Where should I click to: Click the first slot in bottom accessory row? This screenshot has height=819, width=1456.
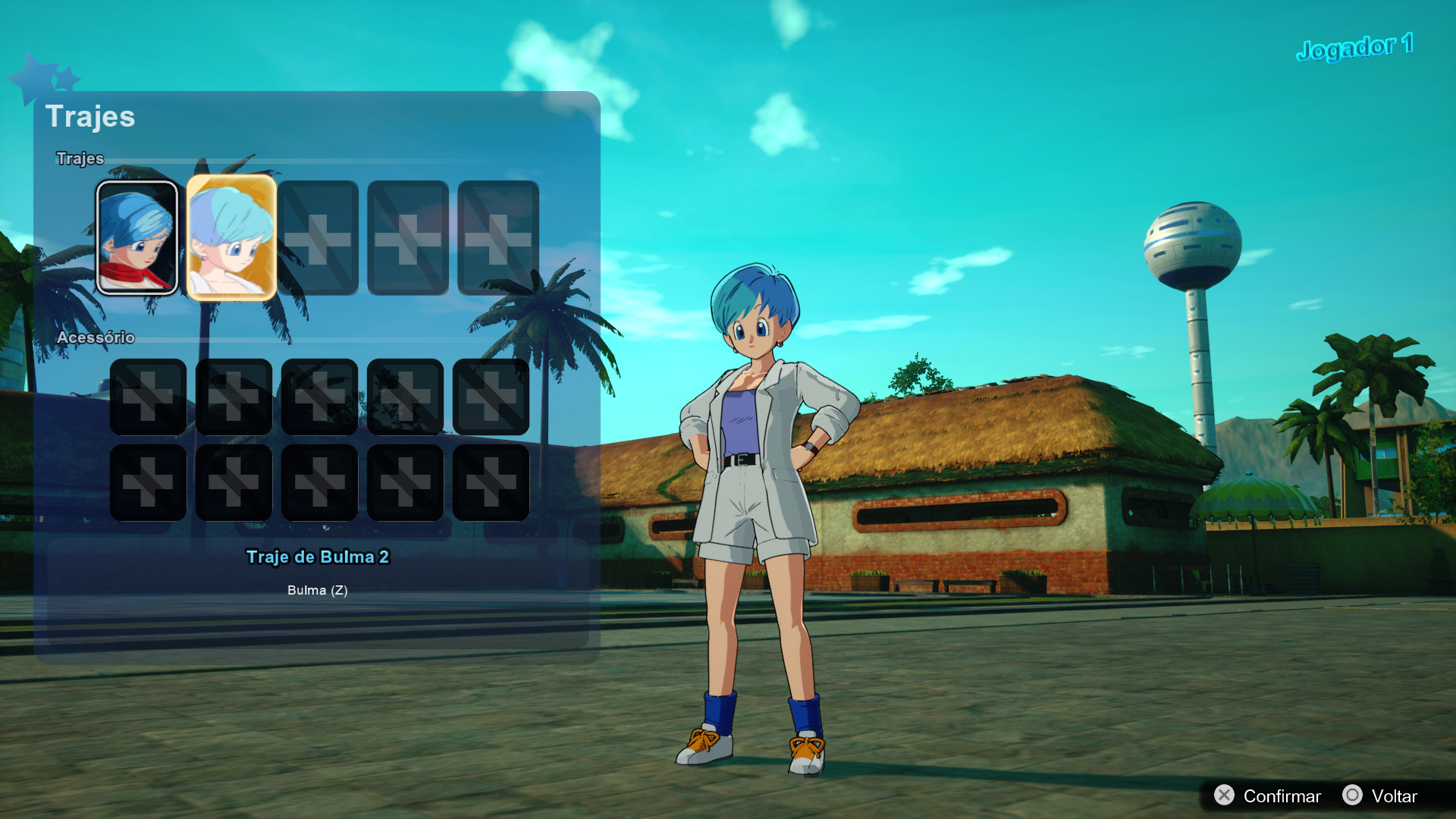coord(148,483)
